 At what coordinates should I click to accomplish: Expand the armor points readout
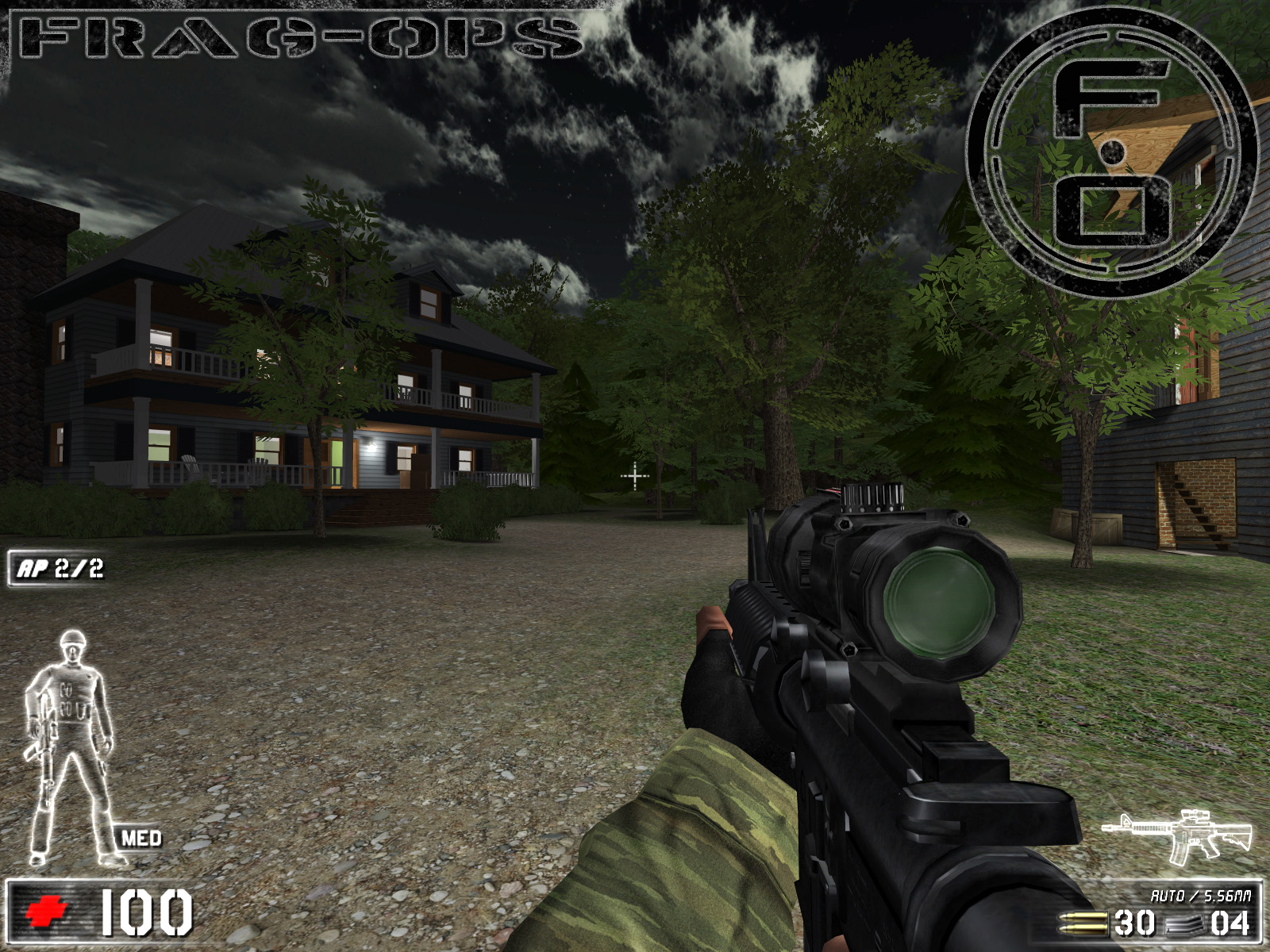coord(56,567)
